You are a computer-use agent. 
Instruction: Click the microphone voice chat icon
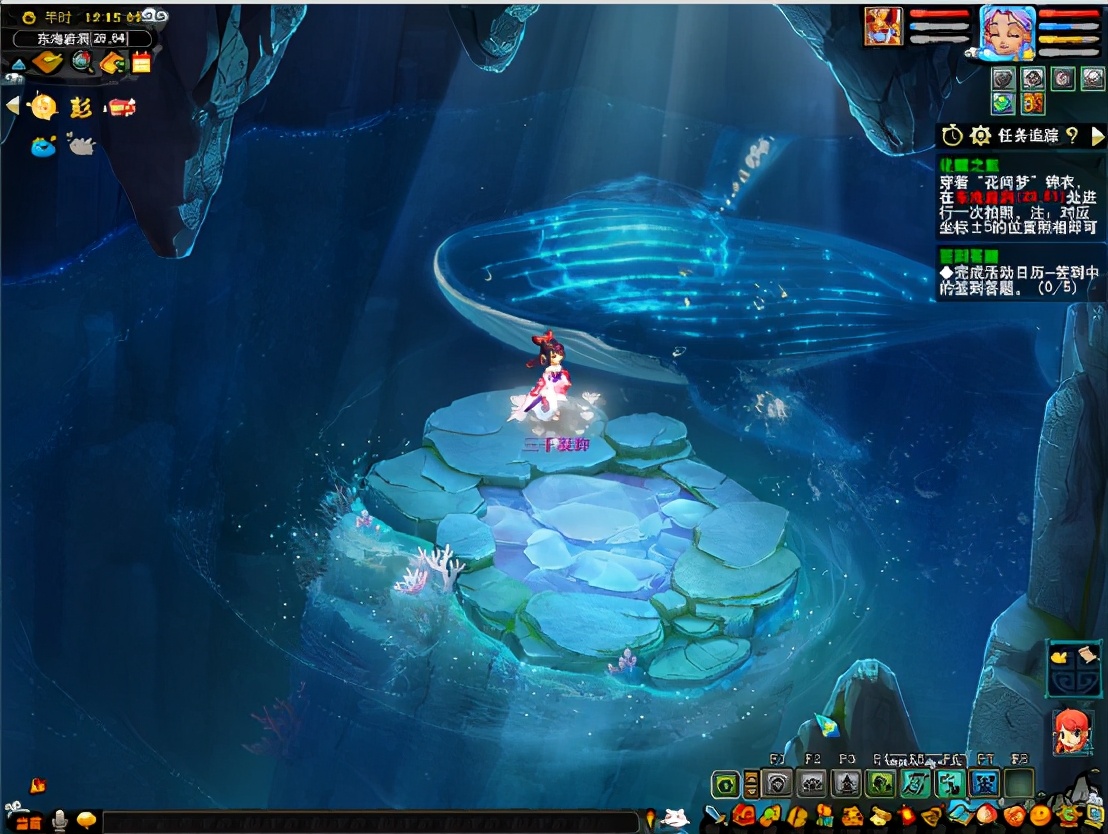(x=60, y=821)
